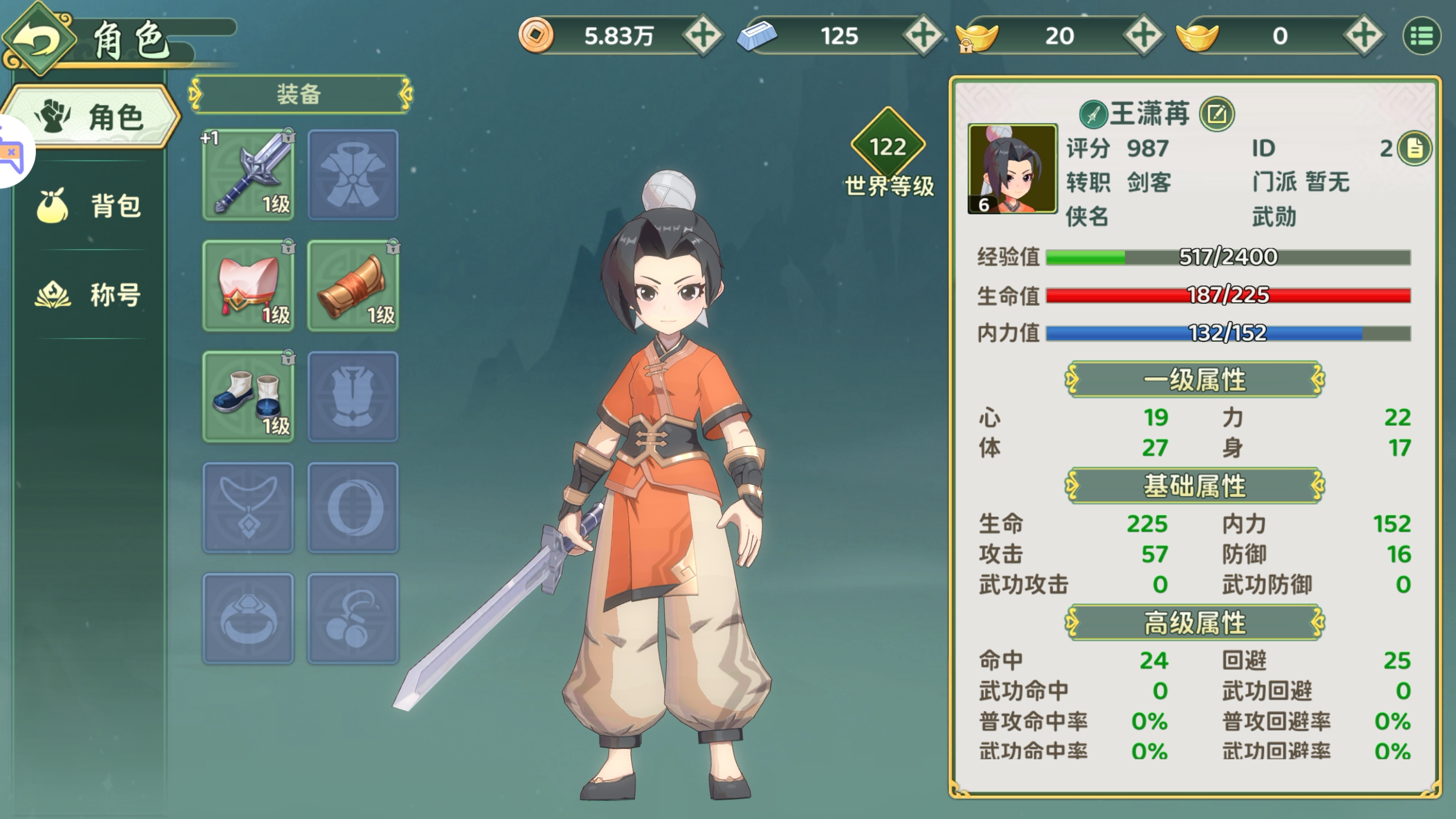1456x819 pixels.
Task: Edit the character name 王潇苒
Action: 1217,114
